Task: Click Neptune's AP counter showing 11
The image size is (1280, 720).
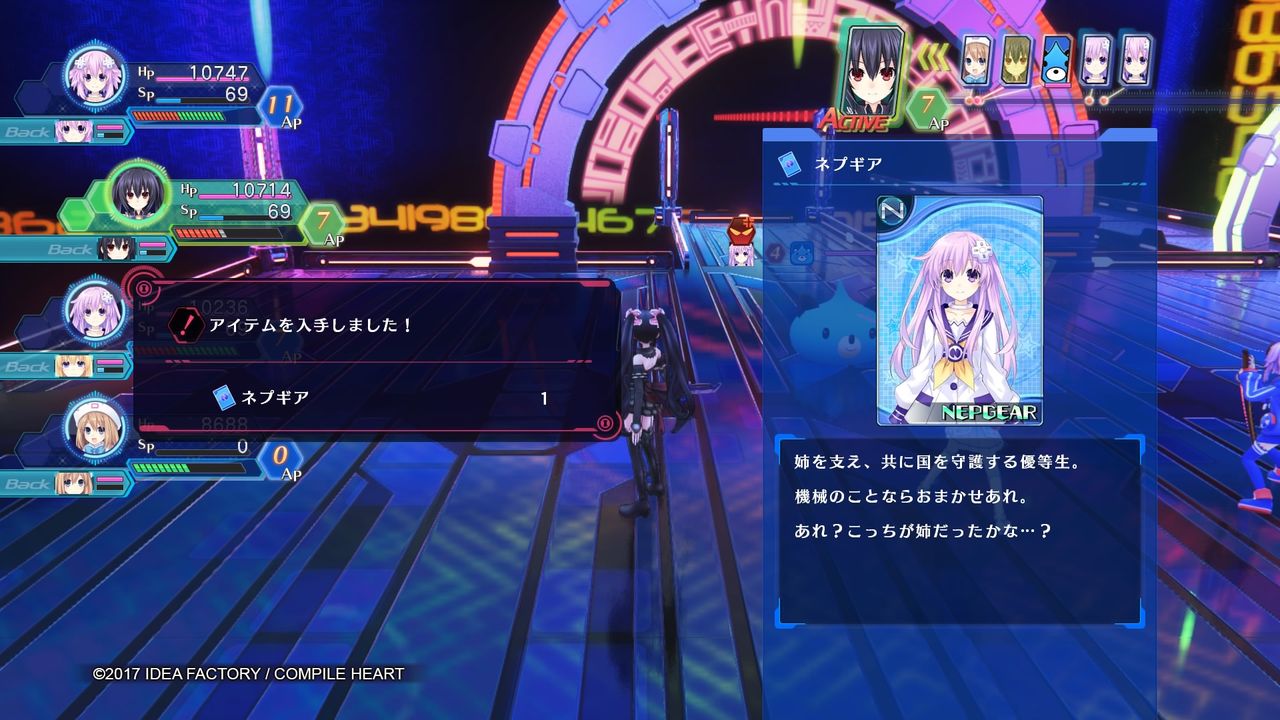Action: [283, 102]
